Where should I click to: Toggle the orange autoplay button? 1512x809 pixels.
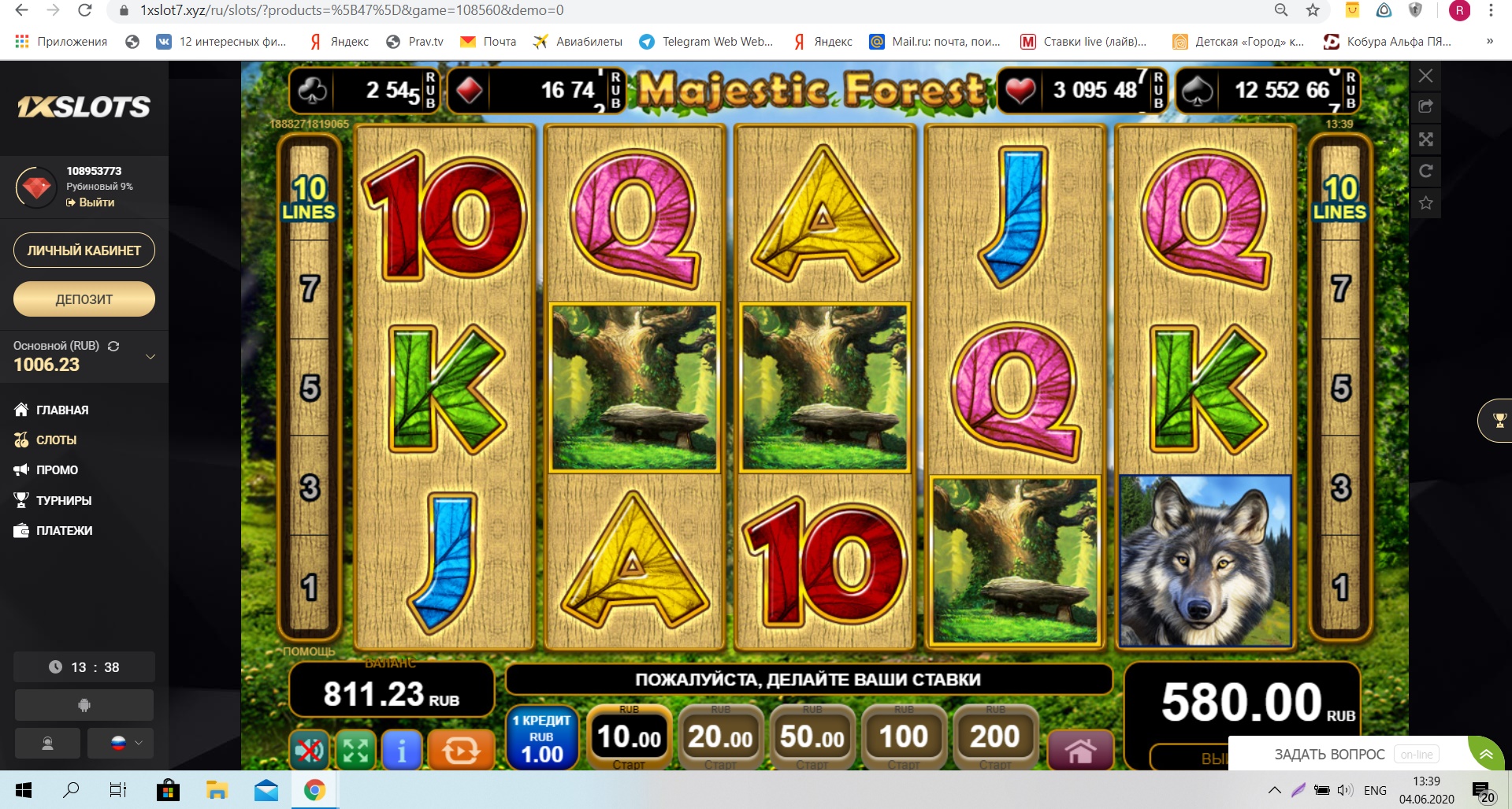point(460,750)
